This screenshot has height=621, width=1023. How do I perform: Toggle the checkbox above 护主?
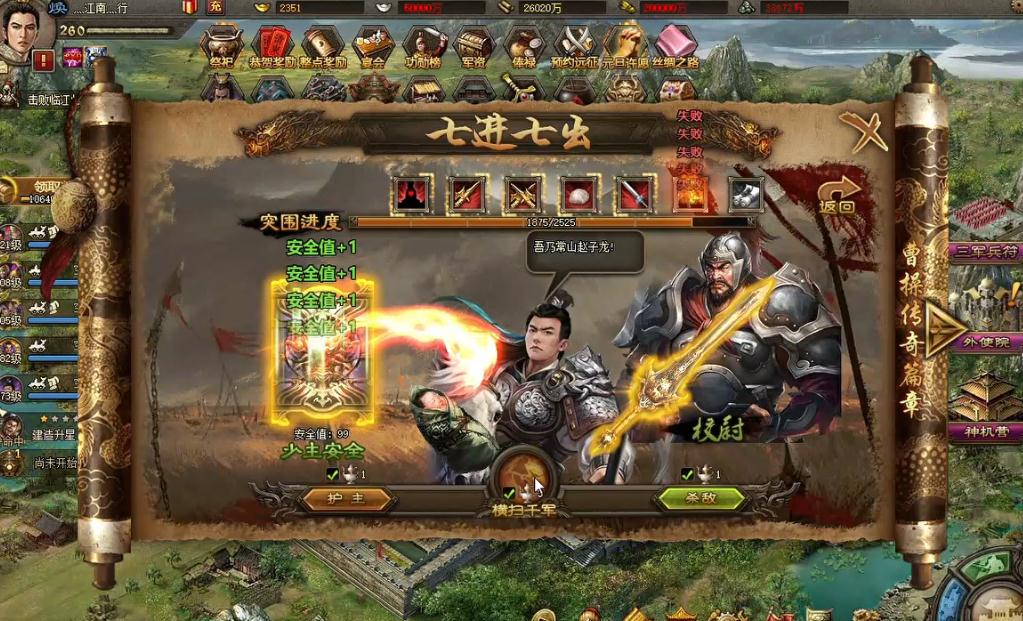coord(332,474)
